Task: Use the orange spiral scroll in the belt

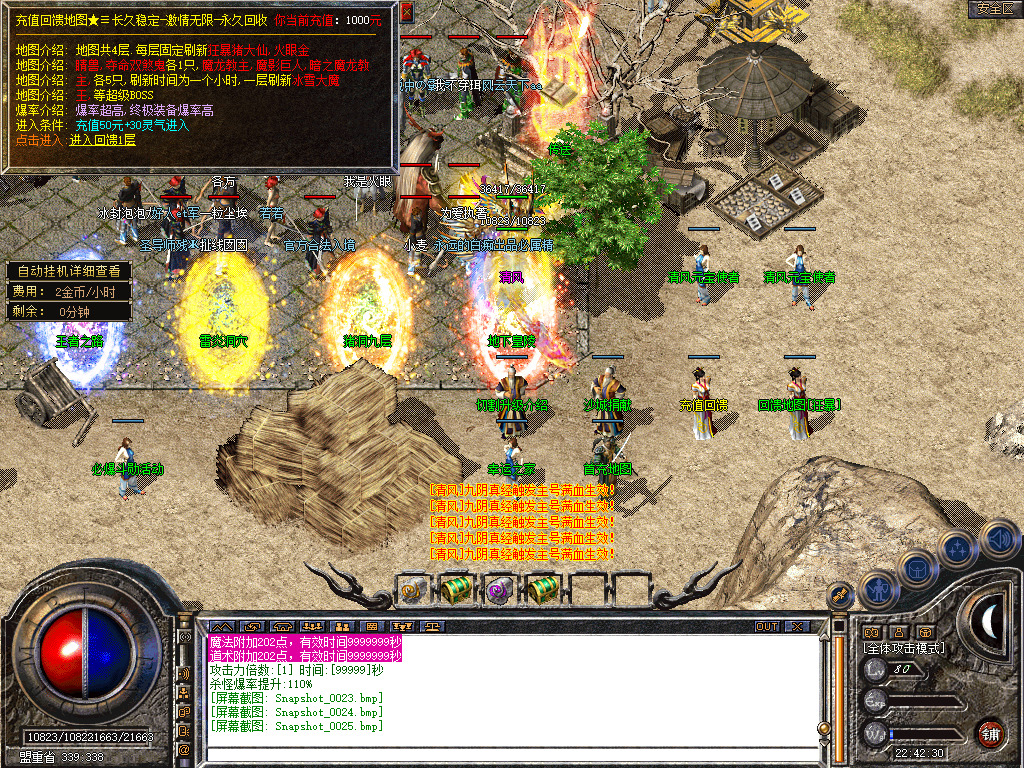Action: point(411,591)
